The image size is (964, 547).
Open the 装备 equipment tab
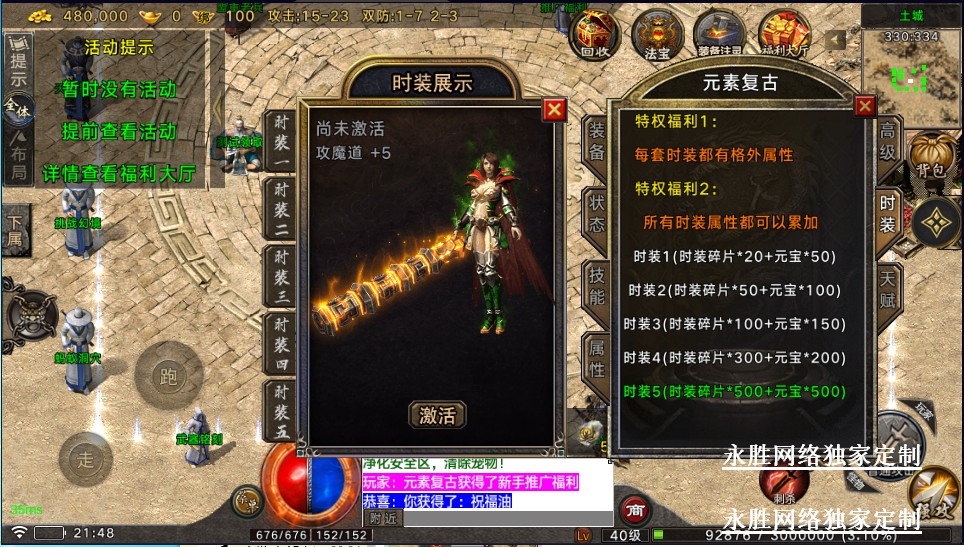click(596, 142)
